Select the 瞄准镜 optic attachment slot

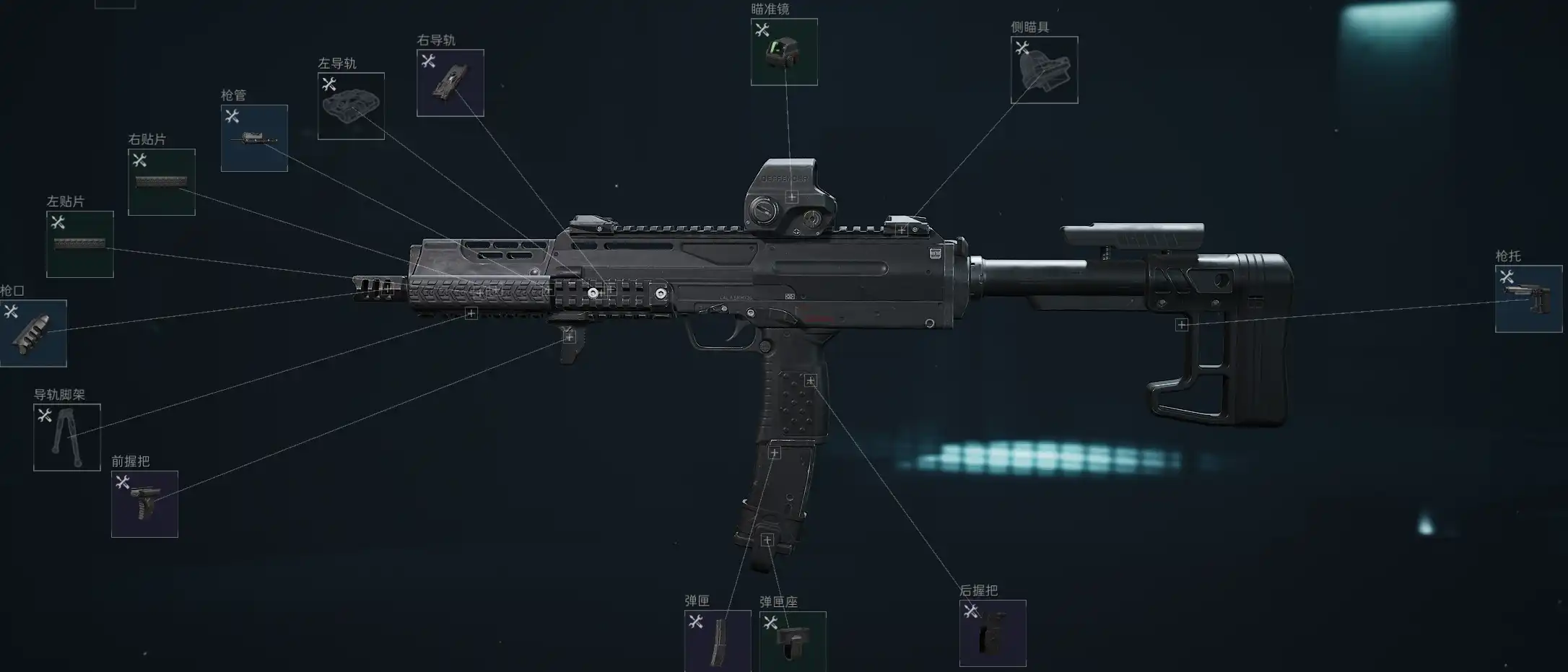784,52
